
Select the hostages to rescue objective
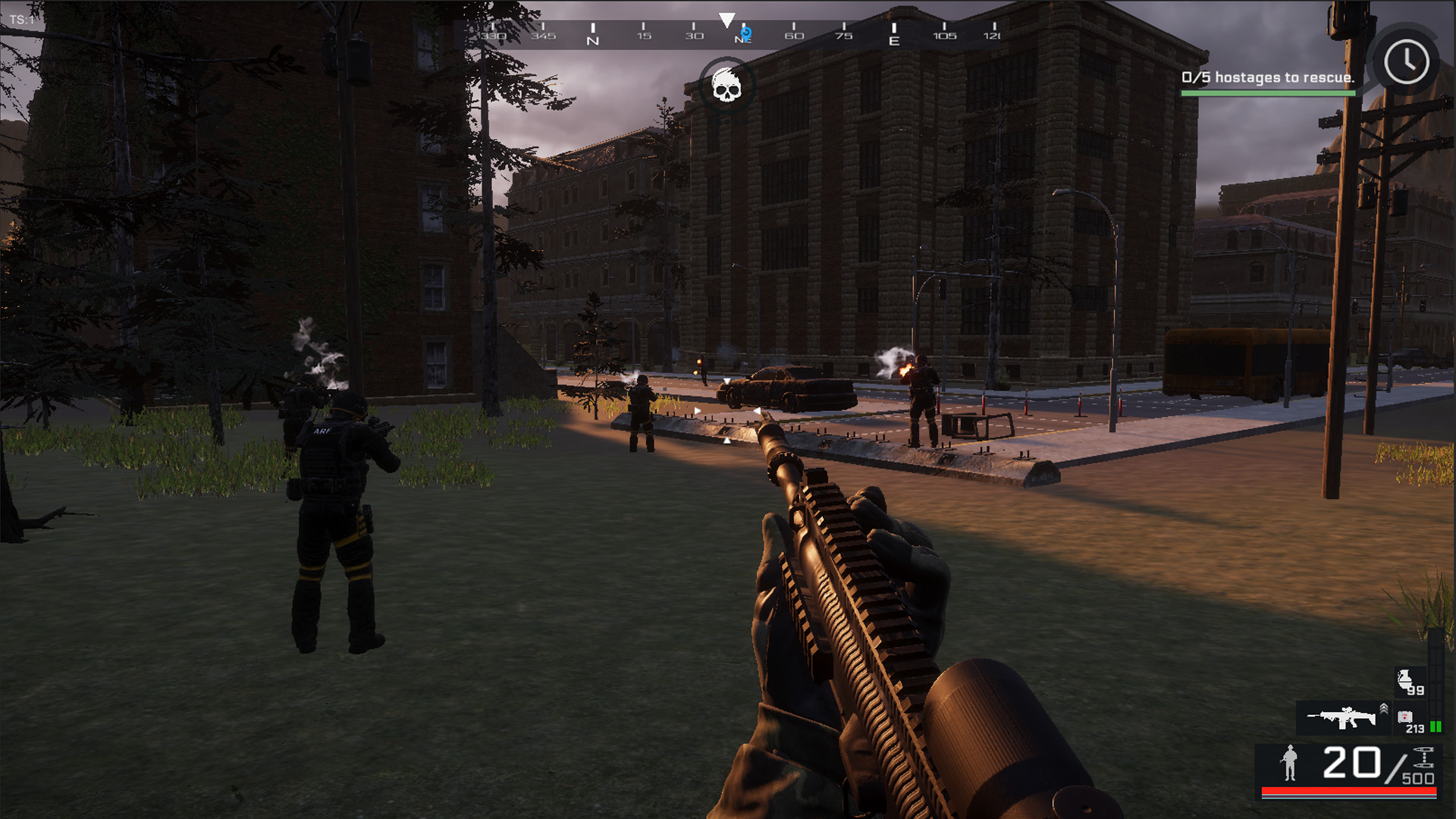pos(1267,77)
